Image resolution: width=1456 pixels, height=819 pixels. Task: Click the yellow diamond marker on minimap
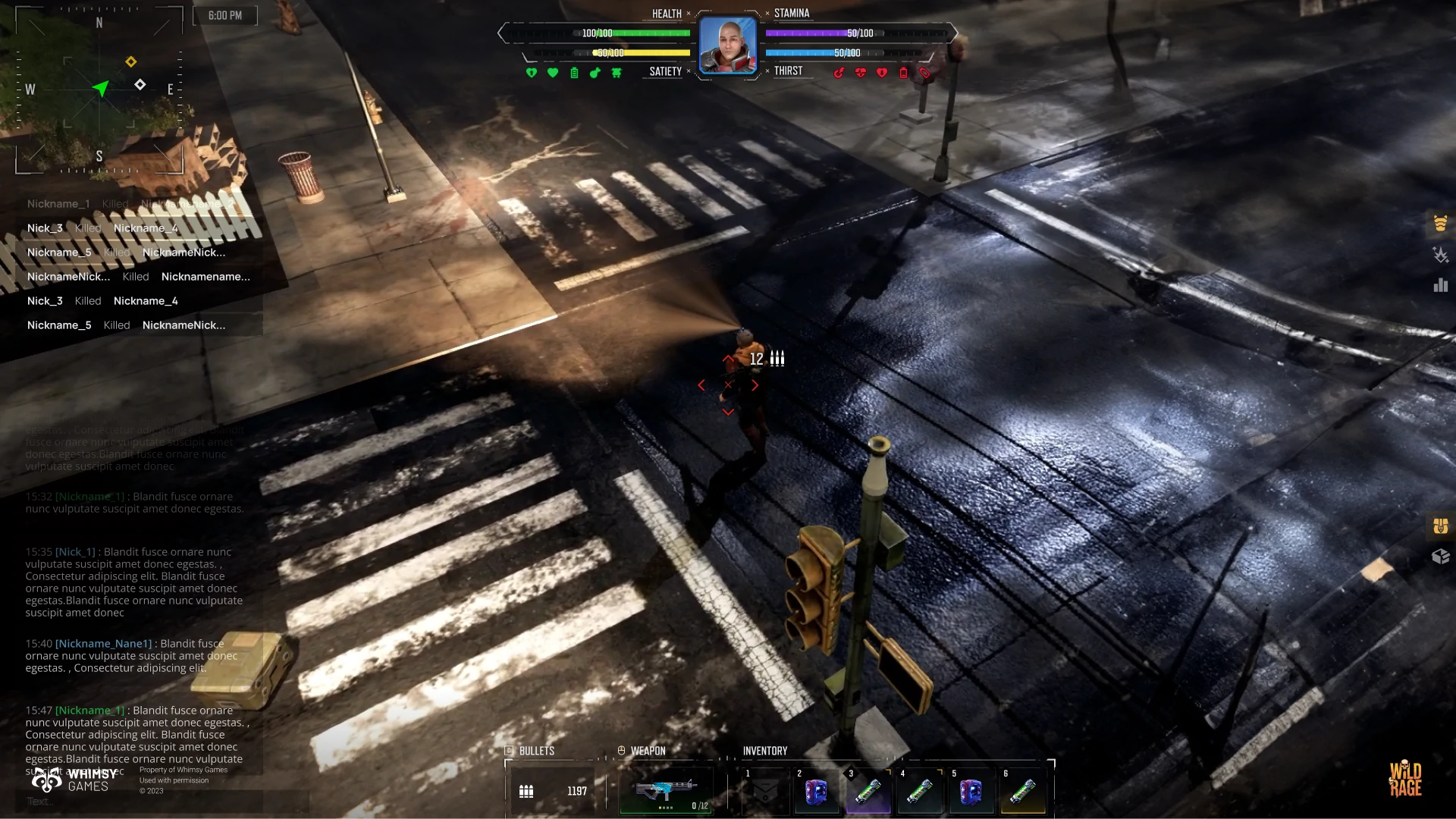coord(131,61)
